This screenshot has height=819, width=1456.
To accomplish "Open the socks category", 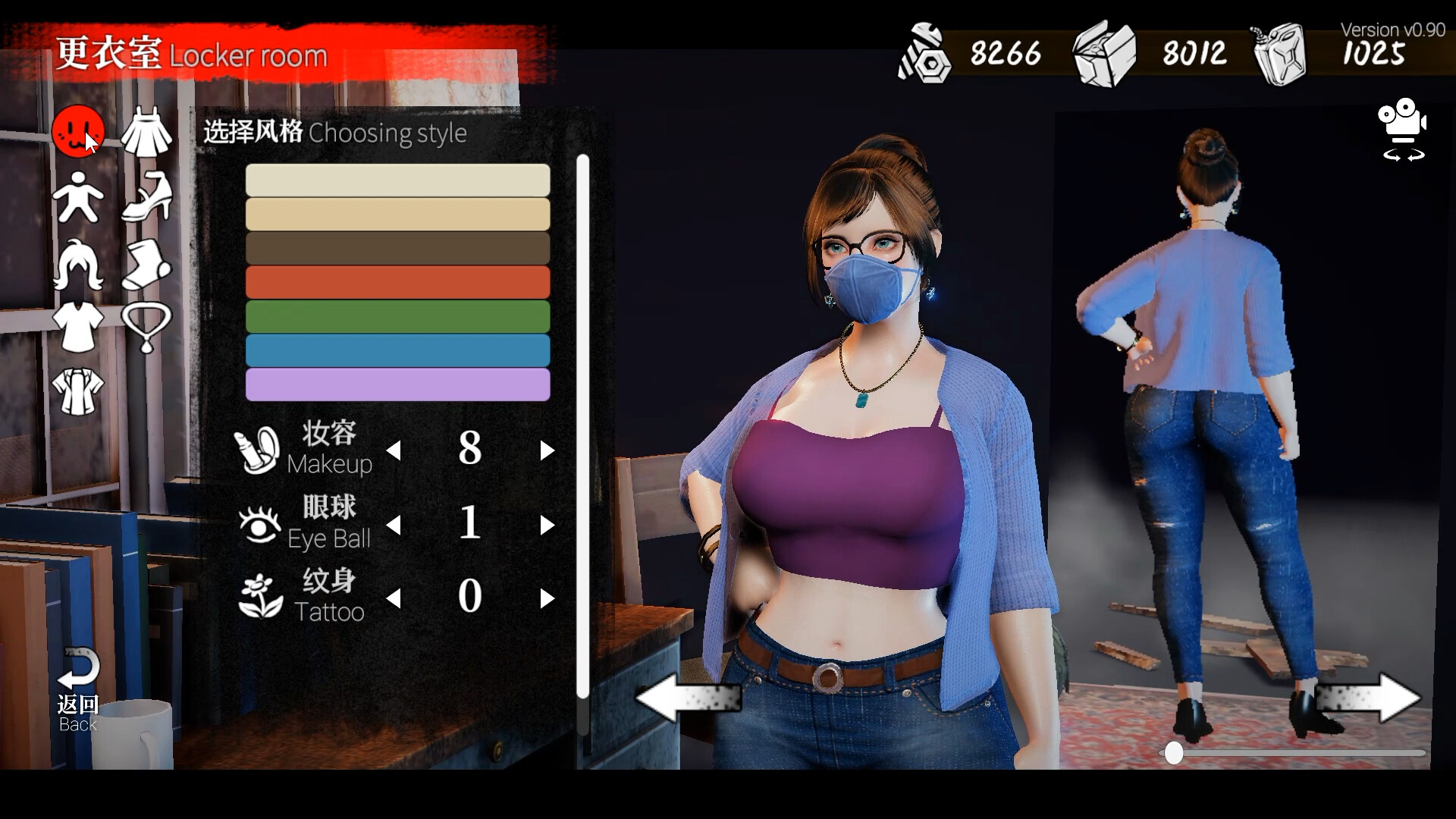I will [x=147, y=265].
